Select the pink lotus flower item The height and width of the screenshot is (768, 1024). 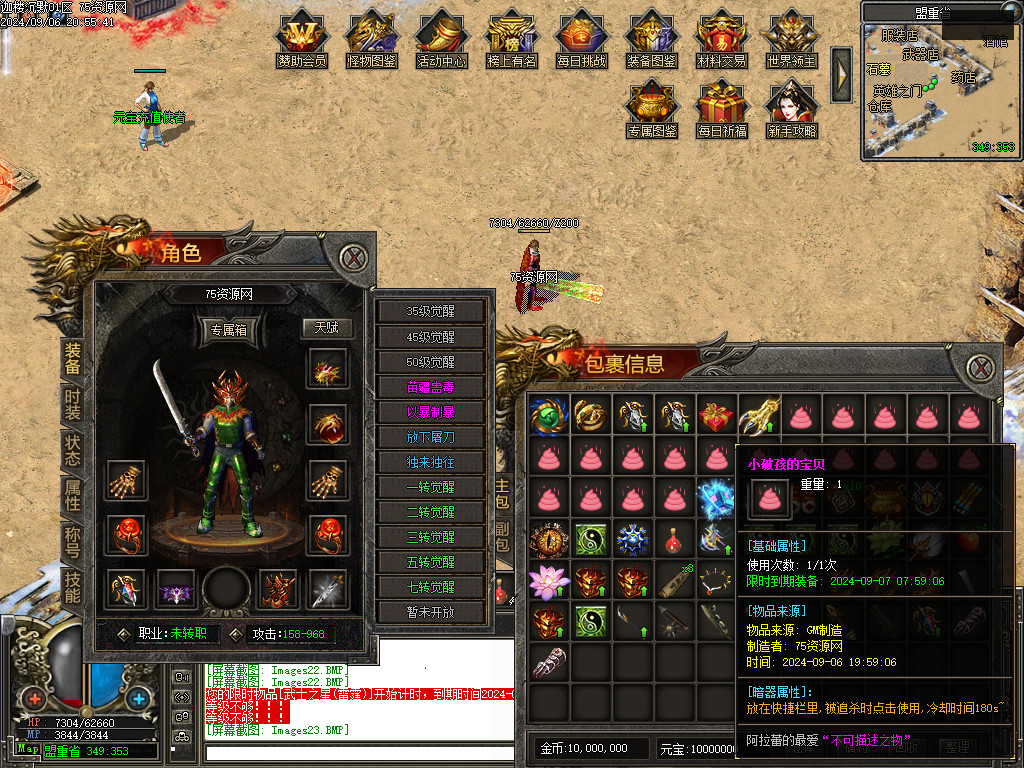549,580
